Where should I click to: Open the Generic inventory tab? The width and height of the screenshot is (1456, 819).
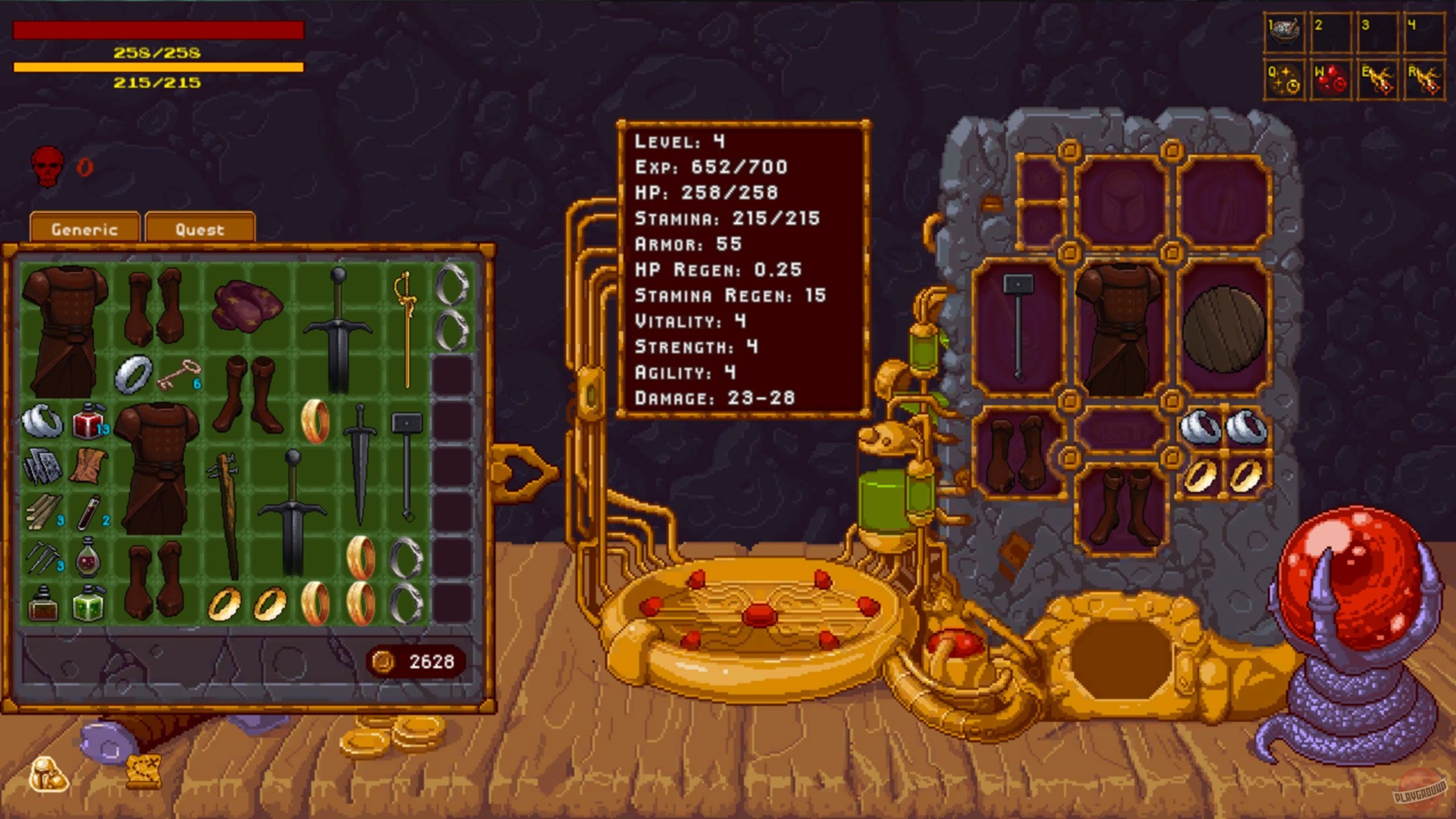[83, 228]
